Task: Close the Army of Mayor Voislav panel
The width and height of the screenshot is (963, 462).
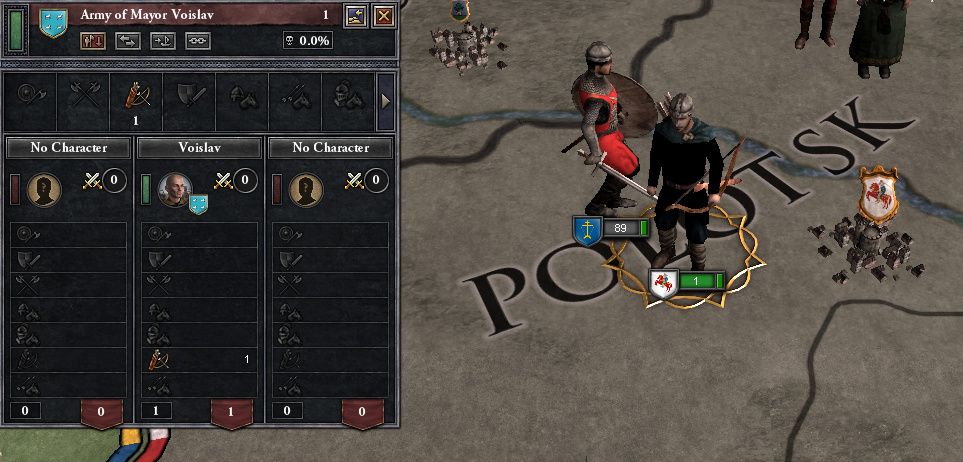Action: (382, 15)
